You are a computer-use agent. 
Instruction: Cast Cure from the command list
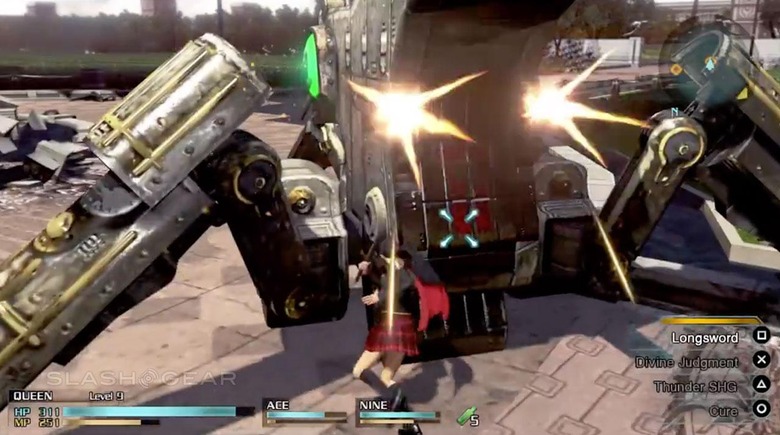pyautogui.click(x=723, y=410)
